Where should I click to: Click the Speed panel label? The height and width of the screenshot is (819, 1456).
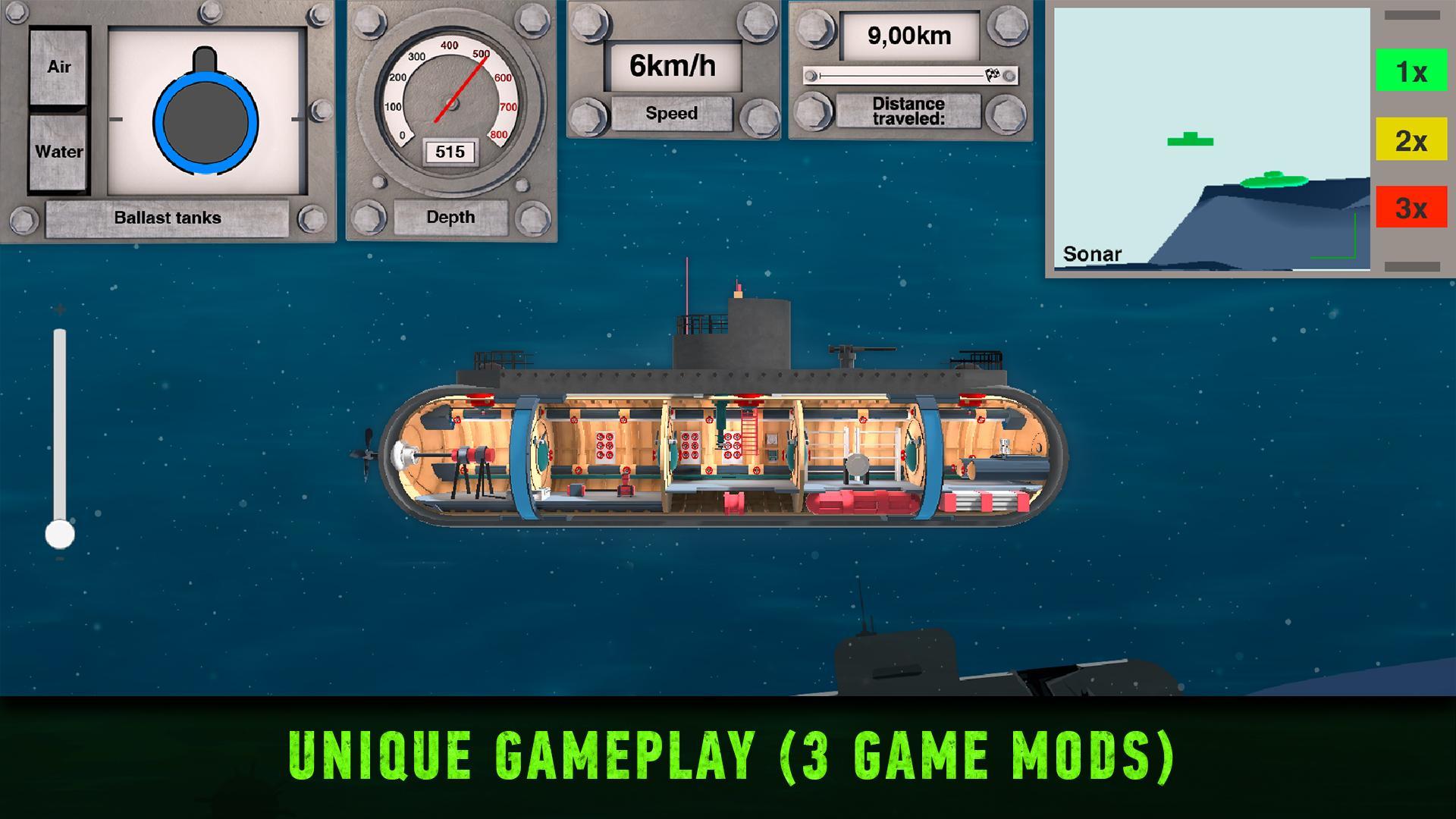tap(672, 114)
